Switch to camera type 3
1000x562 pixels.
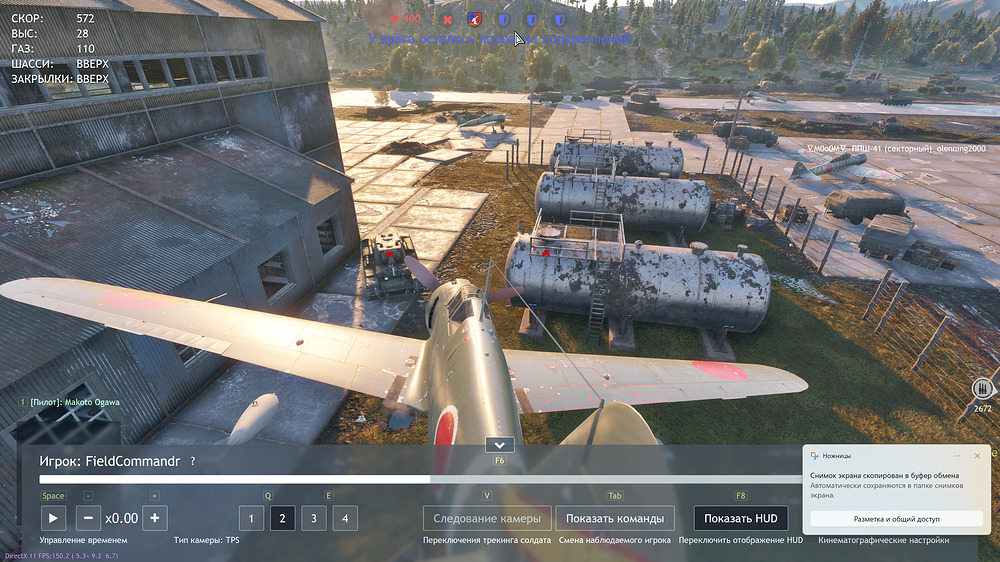[314, 518]
